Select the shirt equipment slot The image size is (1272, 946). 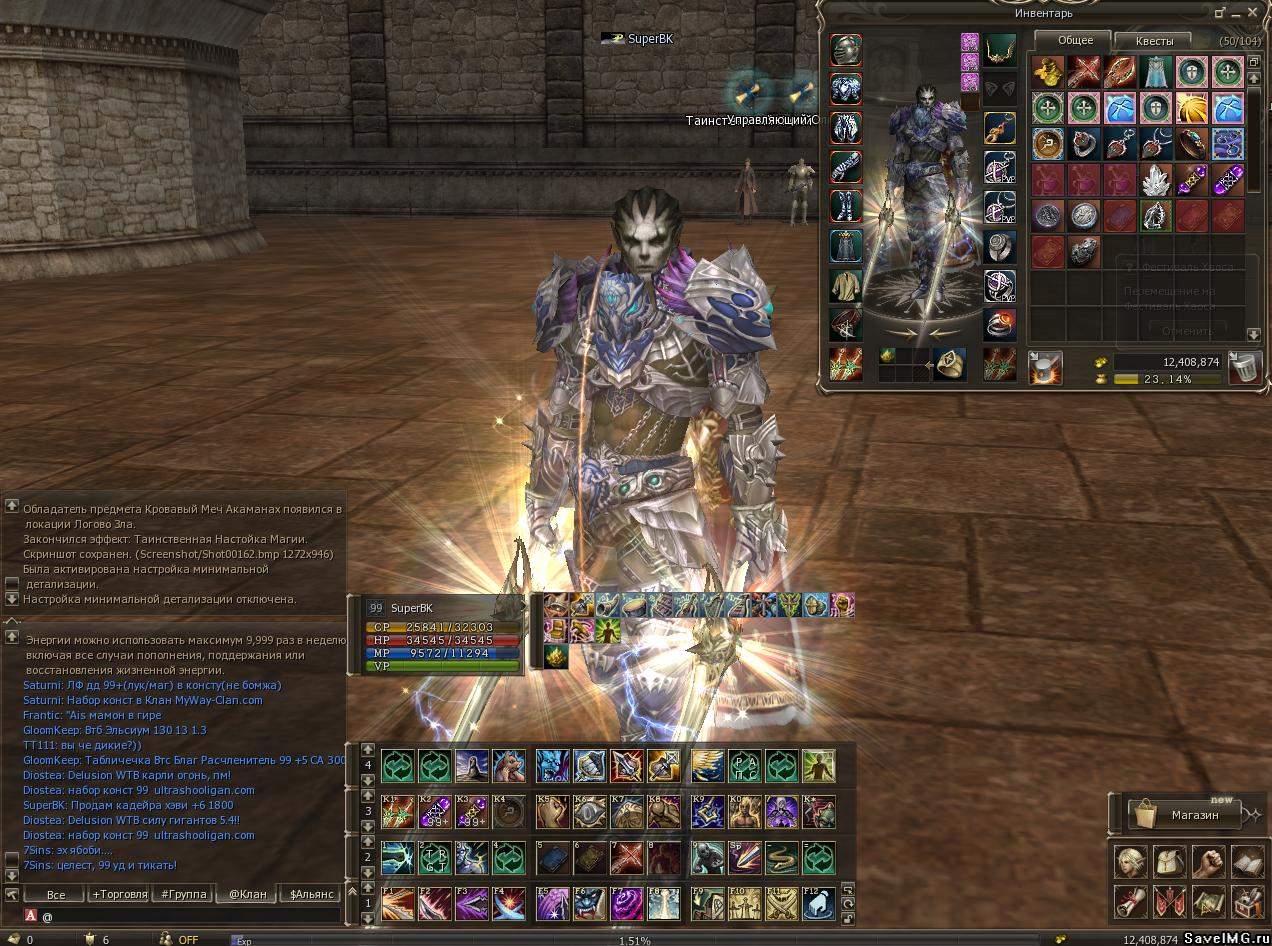(x=846, y=286)
